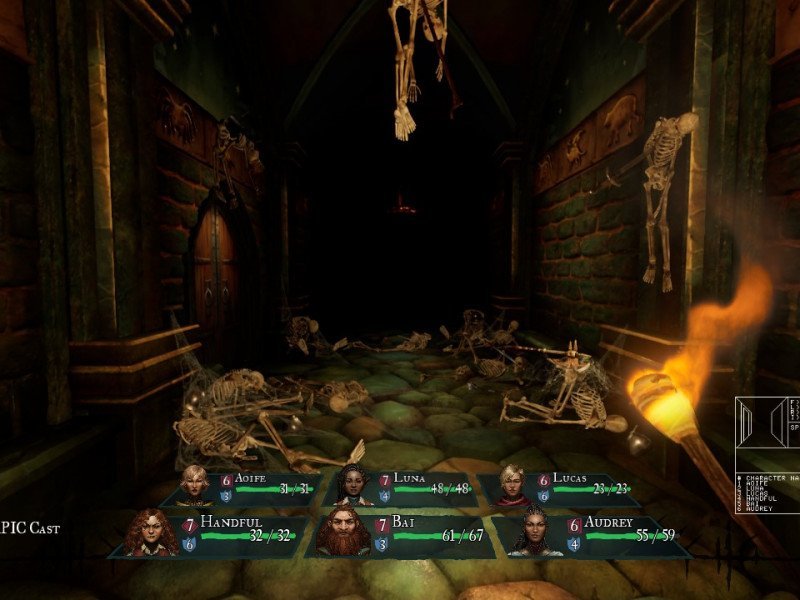Viewport: 800px width, 600px height.
Task: Choose Bai the dwarf's portrait
Action: click(x=343, y=533)
